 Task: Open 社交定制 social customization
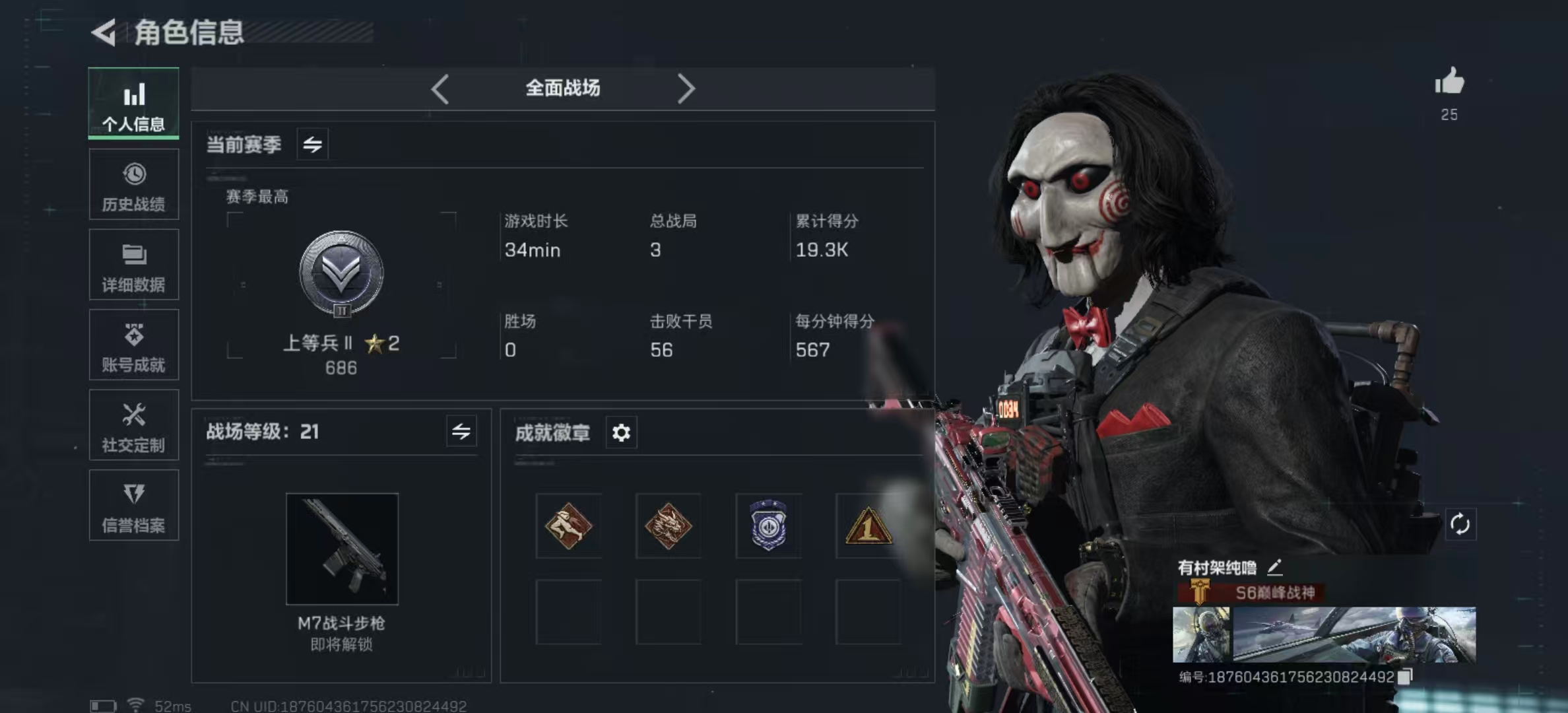point(134,426)
